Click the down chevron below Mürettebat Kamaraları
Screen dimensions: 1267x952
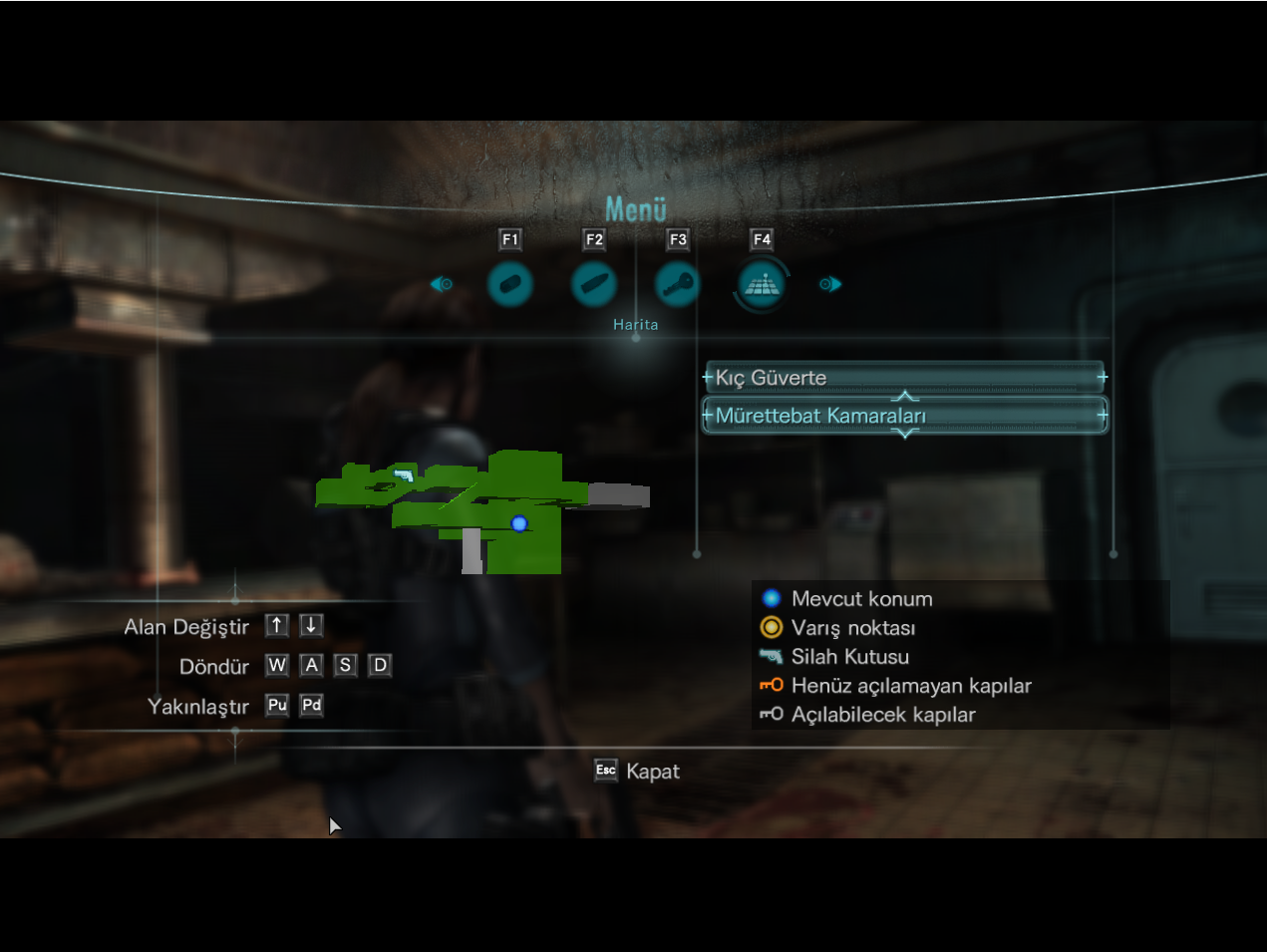905,434
